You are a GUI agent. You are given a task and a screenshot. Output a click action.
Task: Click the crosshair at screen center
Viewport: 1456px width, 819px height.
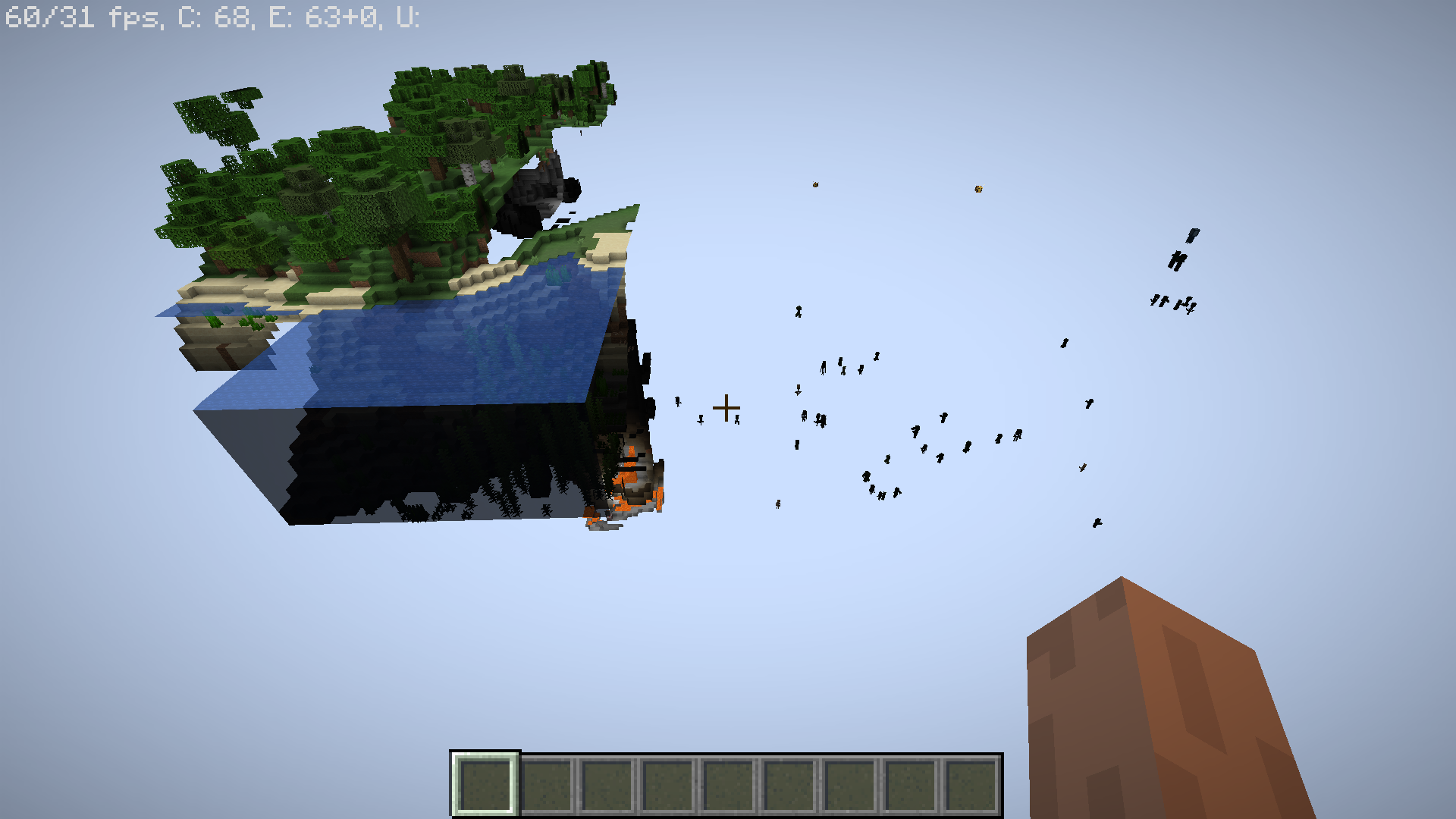click(727, 408)
